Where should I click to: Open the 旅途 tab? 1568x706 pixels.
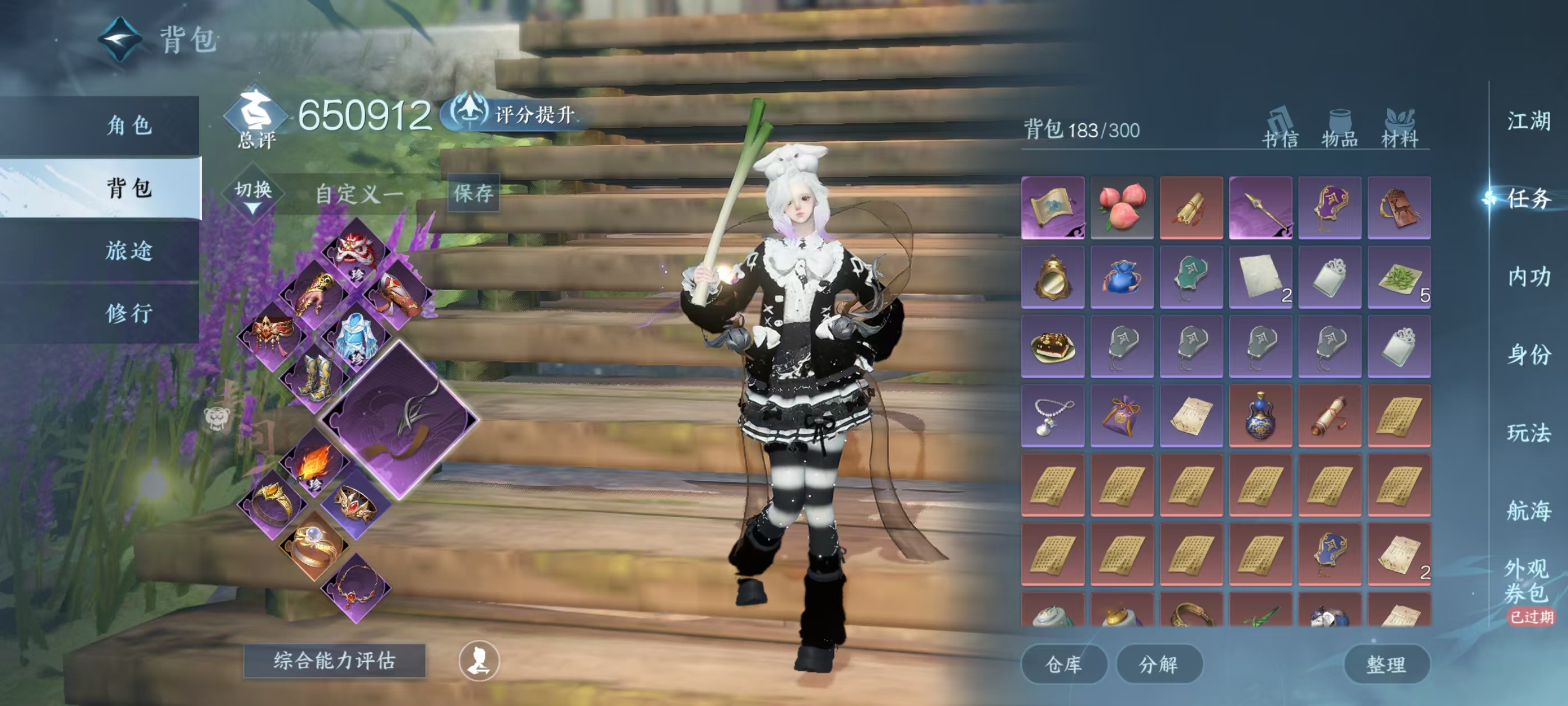(128, 250)
